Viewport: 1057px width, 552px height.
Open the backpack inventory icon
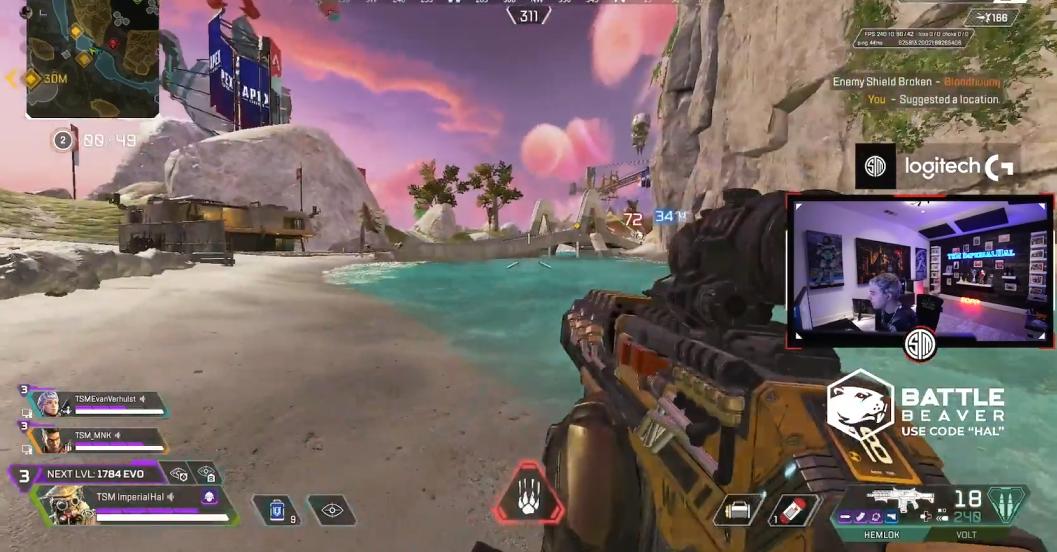737,510
